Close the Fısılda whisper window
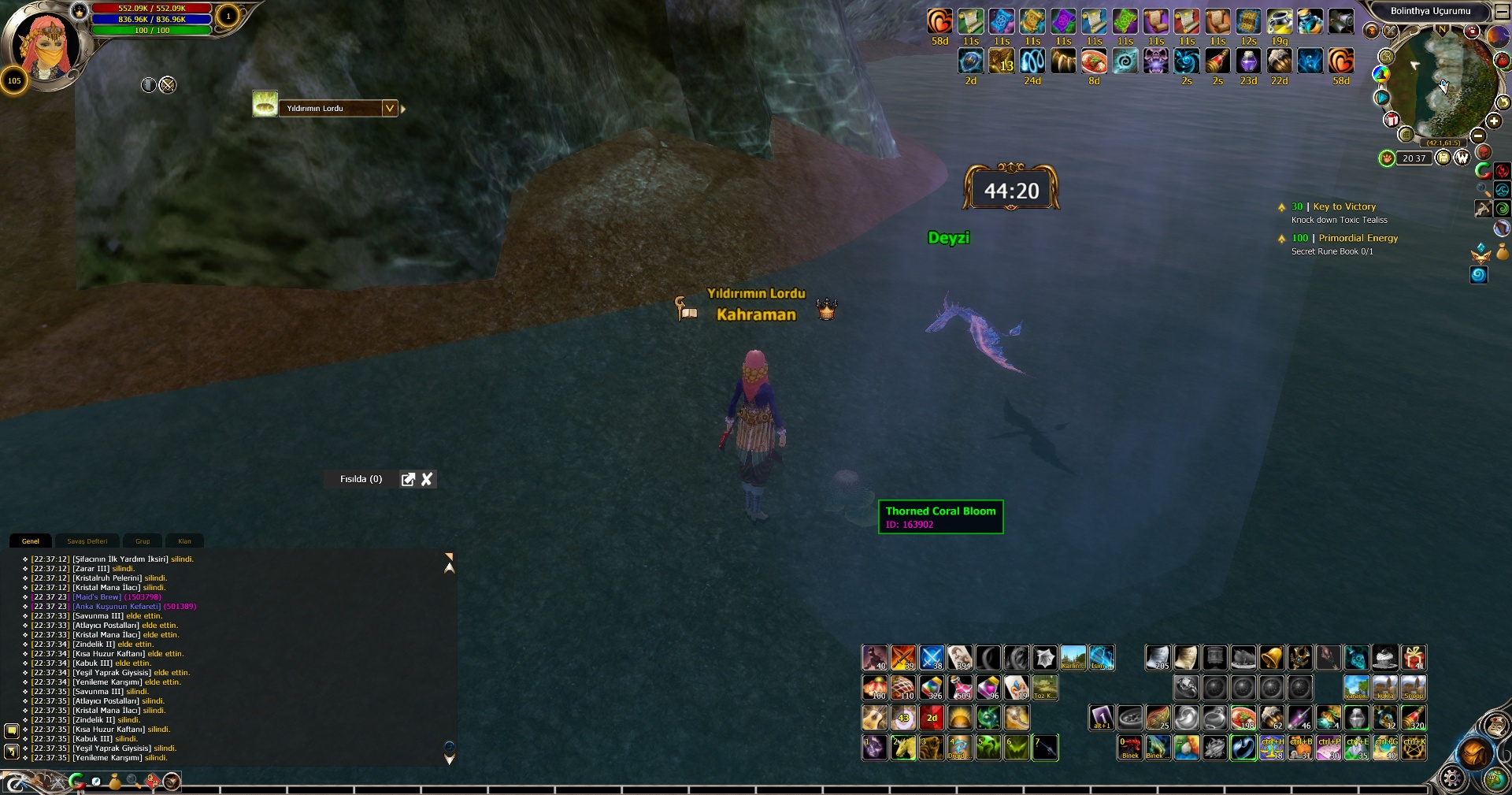Image resolution: width=1512 pixels, height=795 pixels. [427, 479]
